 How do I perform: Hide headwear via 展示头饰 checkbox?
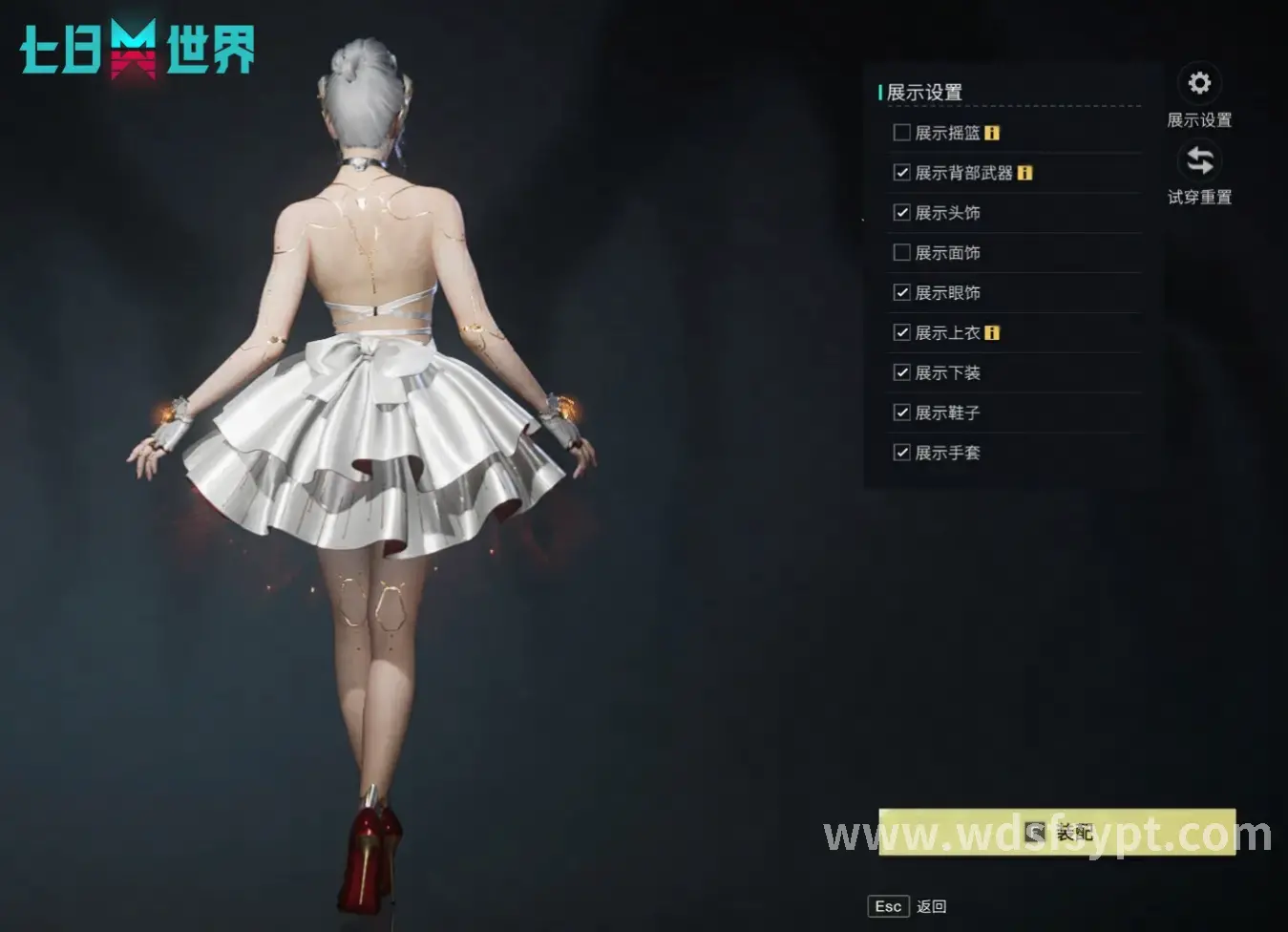(x=901, y=213)
